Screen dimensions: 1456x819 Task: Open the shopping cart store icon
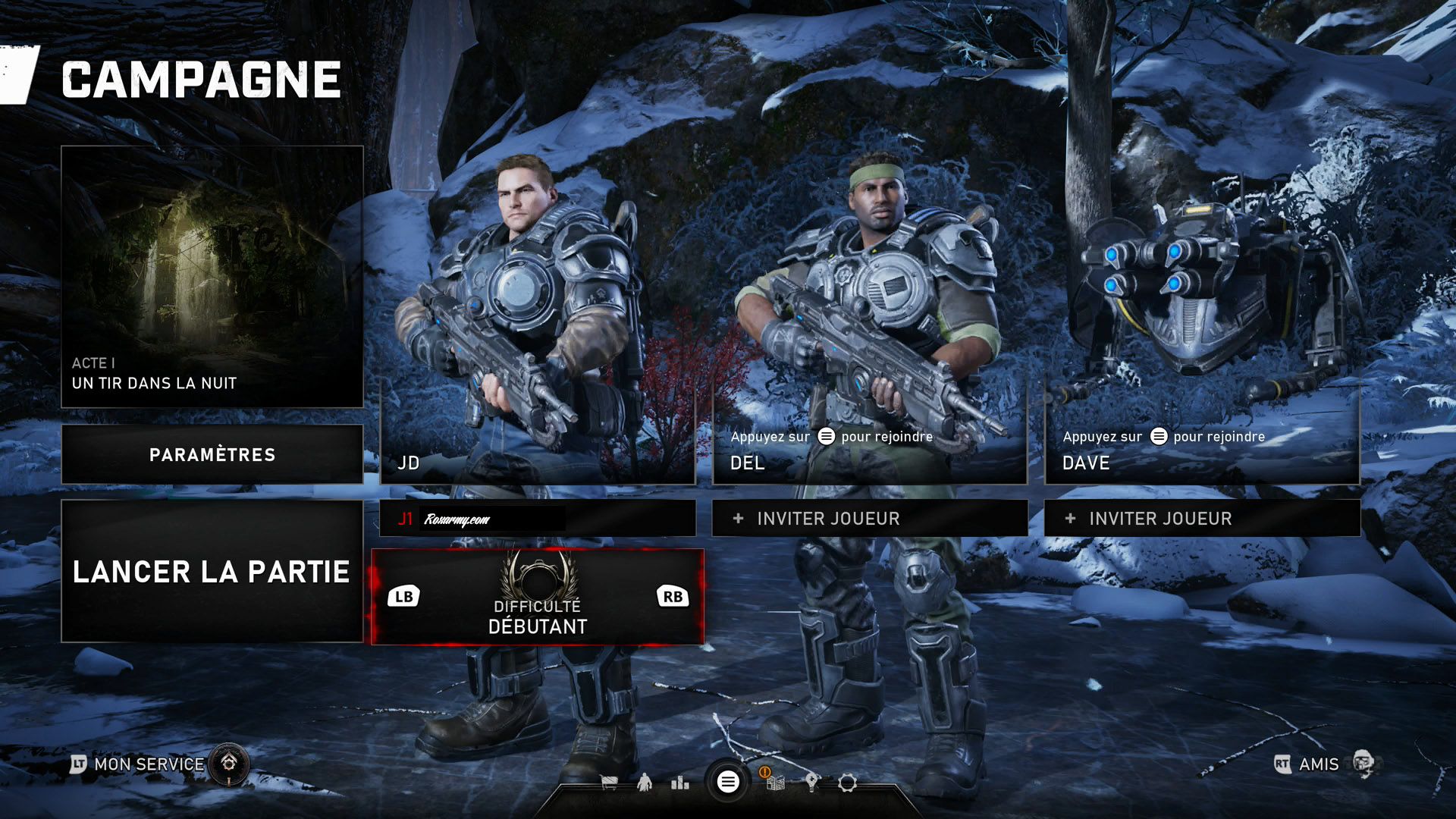[609, 783]
